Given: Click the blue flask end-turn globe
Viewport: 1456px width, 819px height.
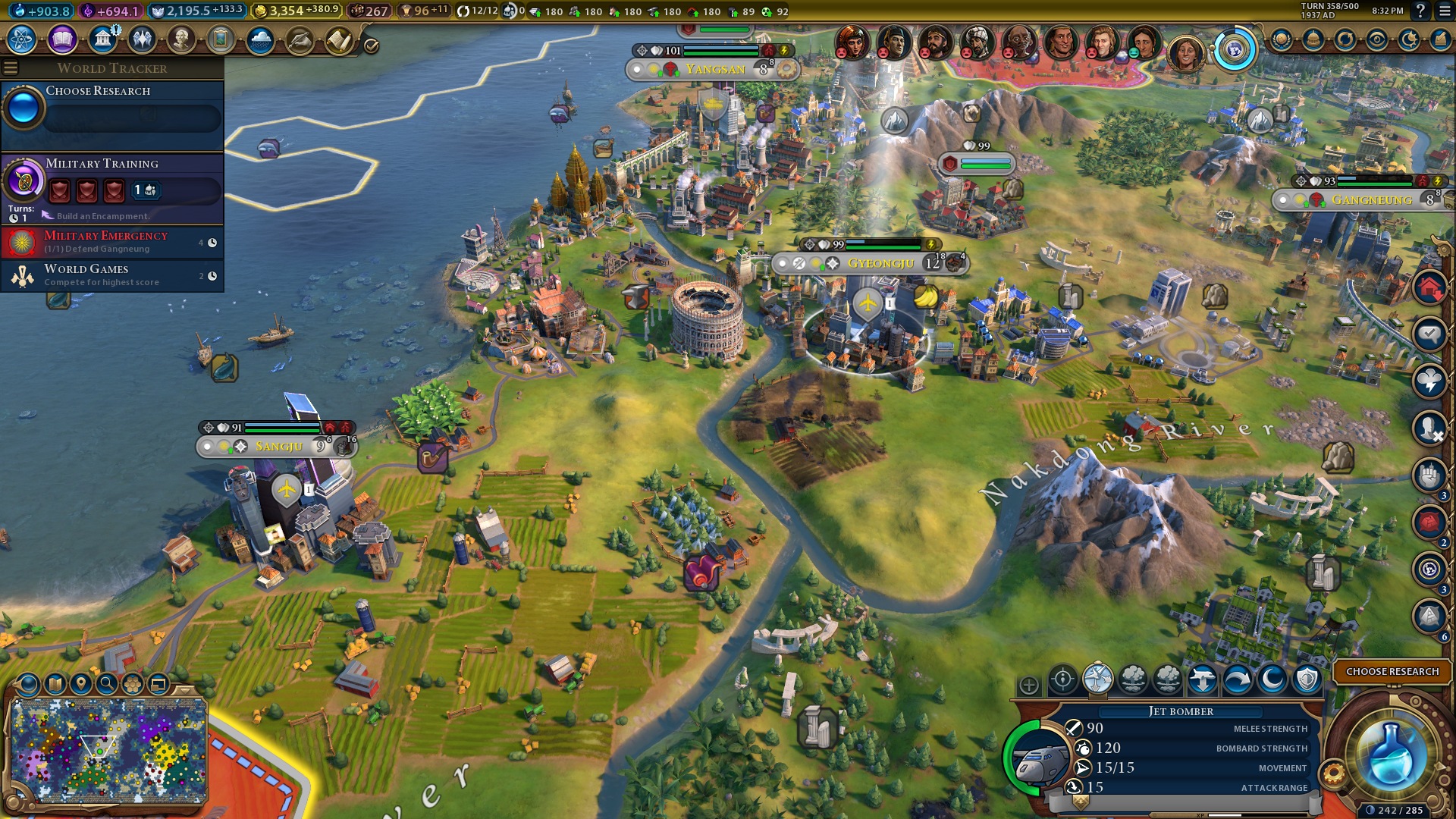Looking at the screenshot, I should pyautogui.click(x=1390, y=755).
